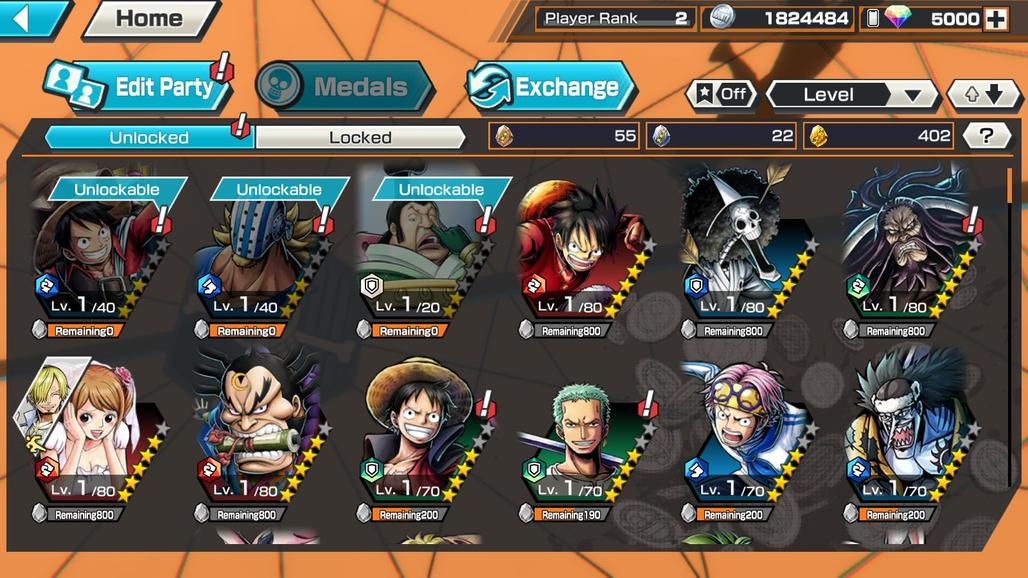Open the Edit Party menu
Viewport: 1028px width, 578px height.
140,87
